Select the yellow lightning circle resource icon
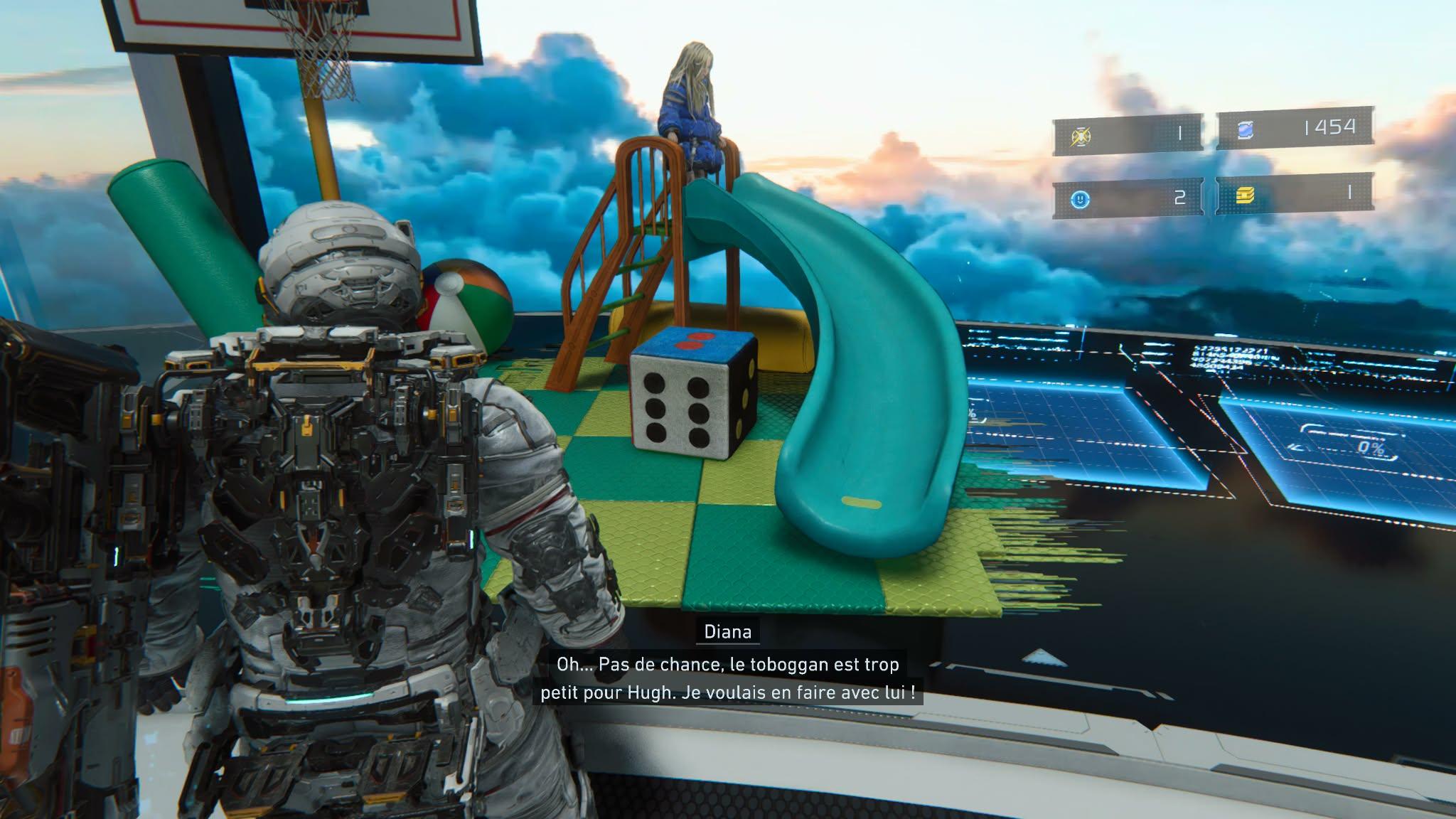The height and width of the screenshot is (819, 1456). tap(1081, 136)
